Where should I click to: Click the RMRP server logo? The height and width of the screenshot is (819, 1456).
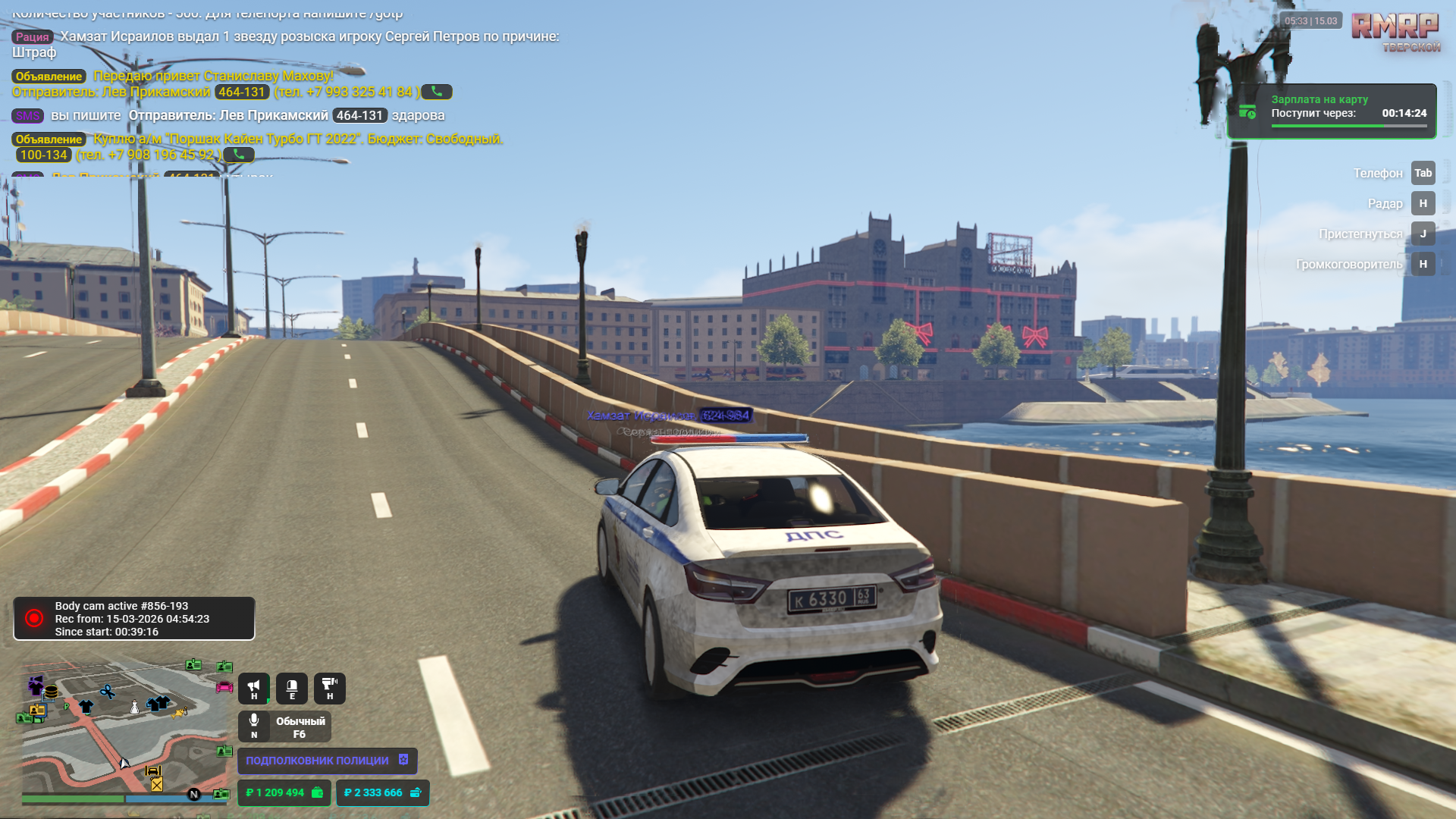pos(1395,32)
